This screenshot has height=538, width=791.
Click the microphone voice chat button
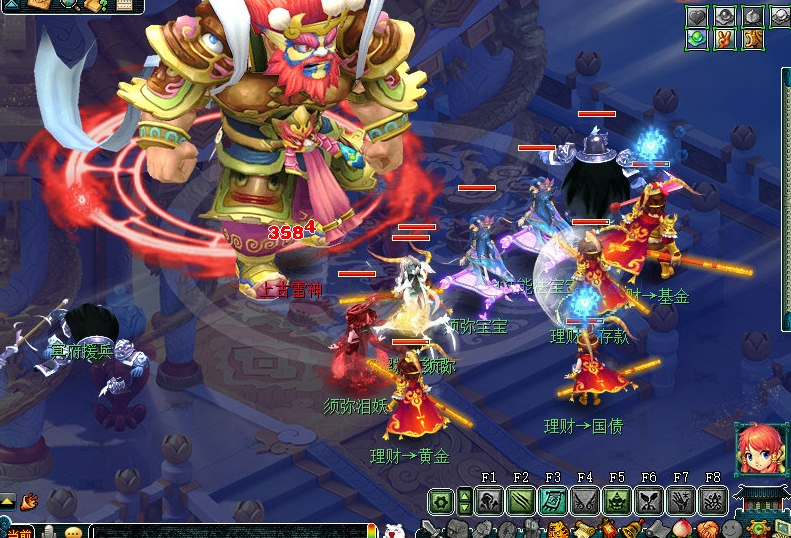point(47,531)
